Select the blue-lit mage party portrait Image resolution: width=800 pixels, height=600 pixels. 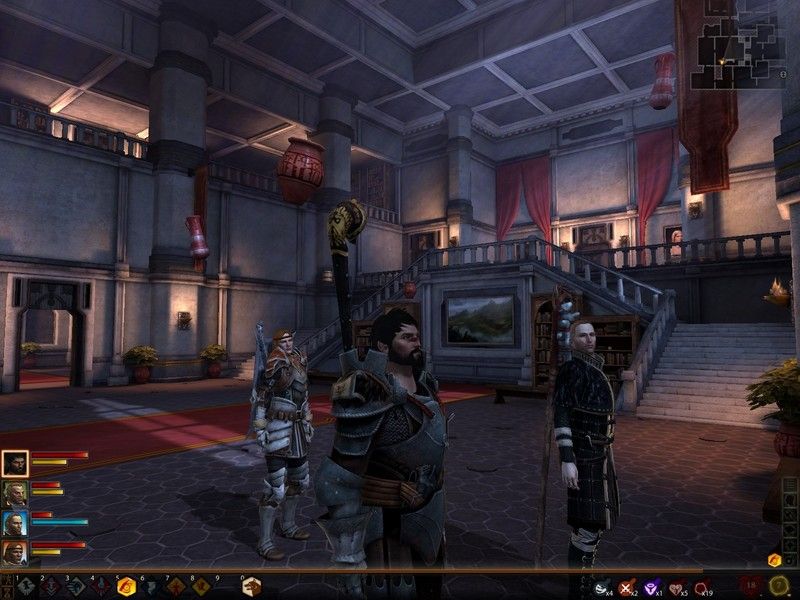click(15, 523)
